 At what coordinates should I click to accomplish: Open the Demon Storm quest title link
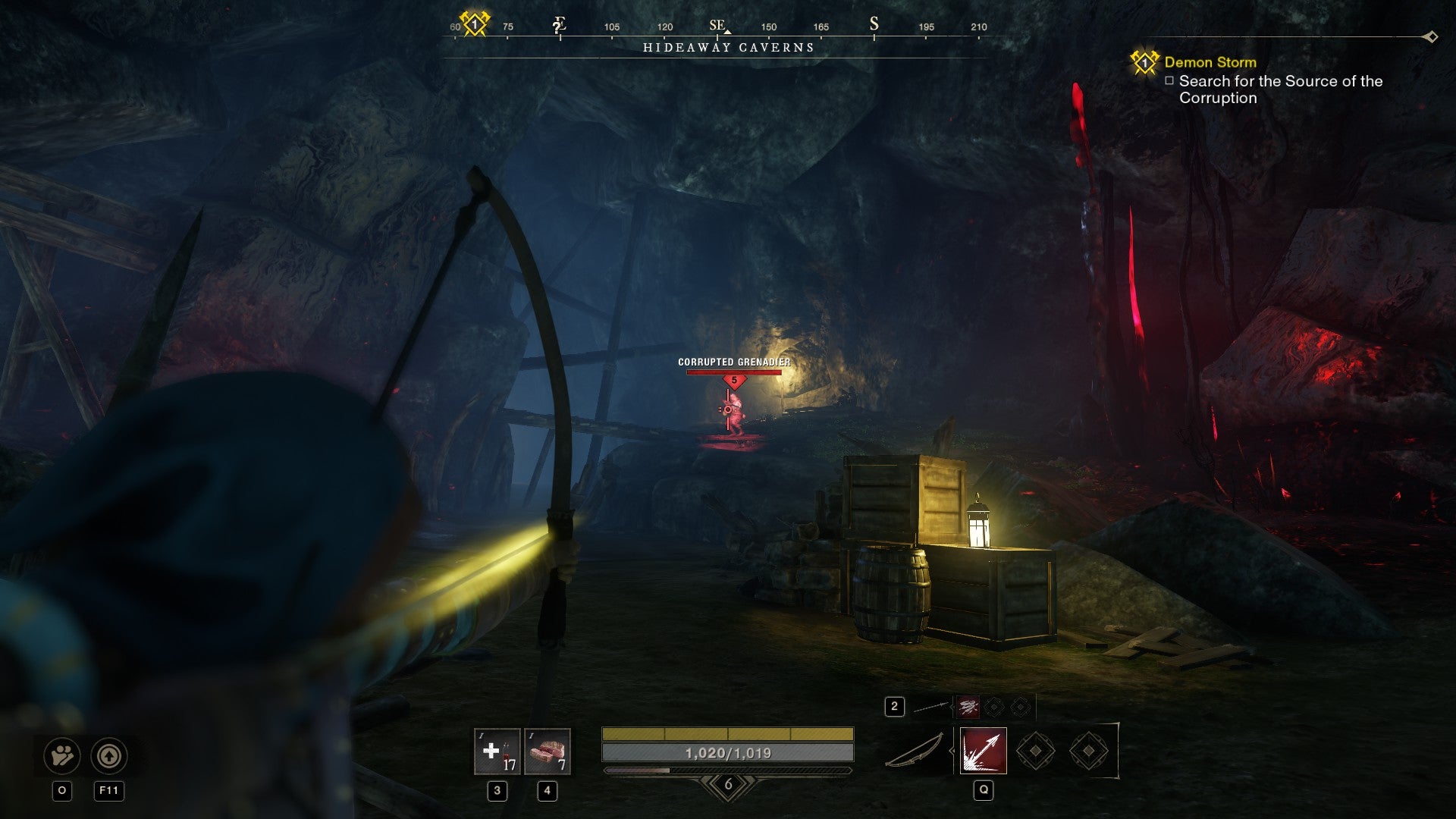(1210, 64)
